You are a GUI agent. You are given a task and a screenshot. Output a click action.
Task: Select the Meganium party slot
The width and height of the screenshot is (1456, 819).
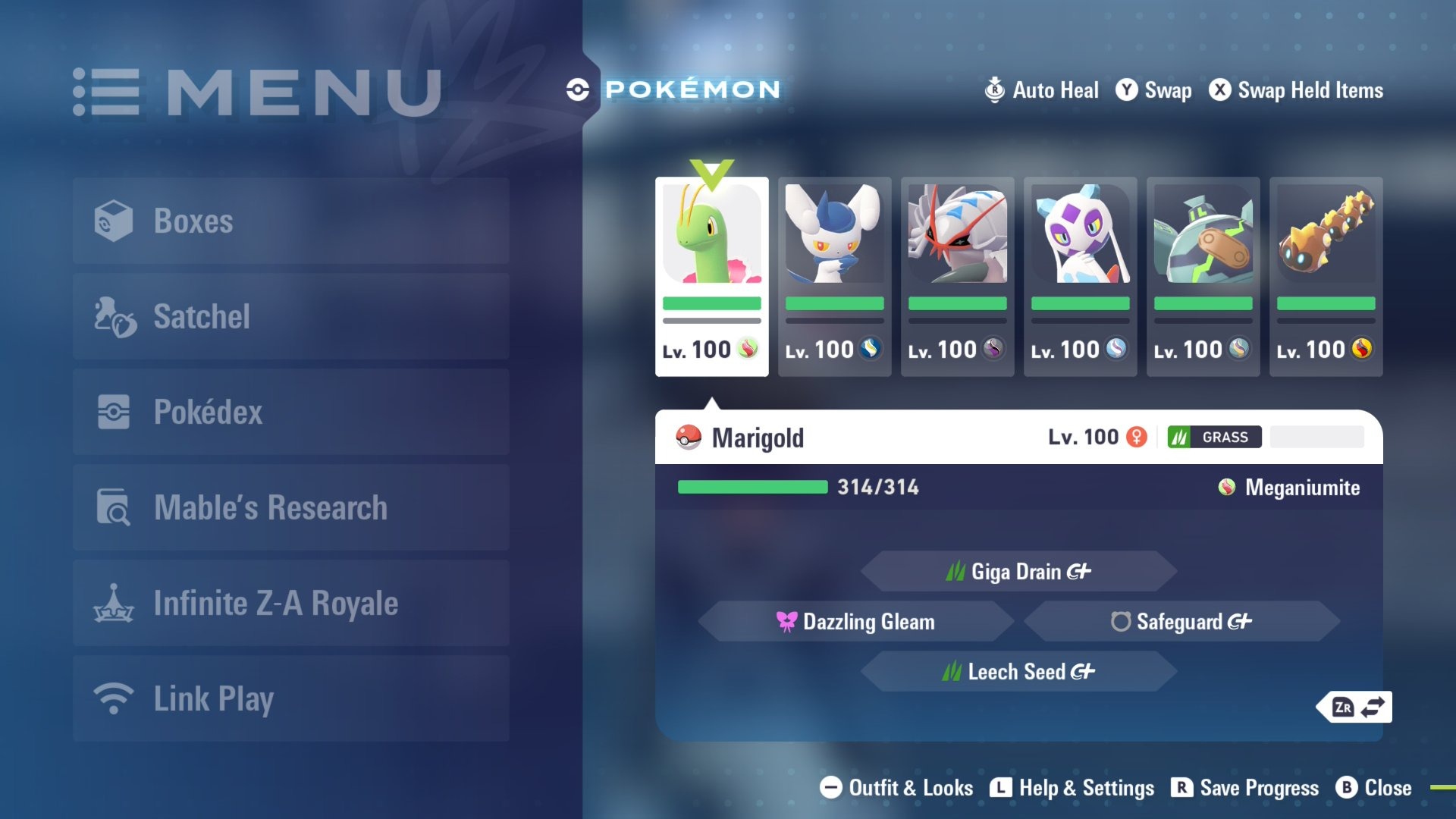point(711,276)
